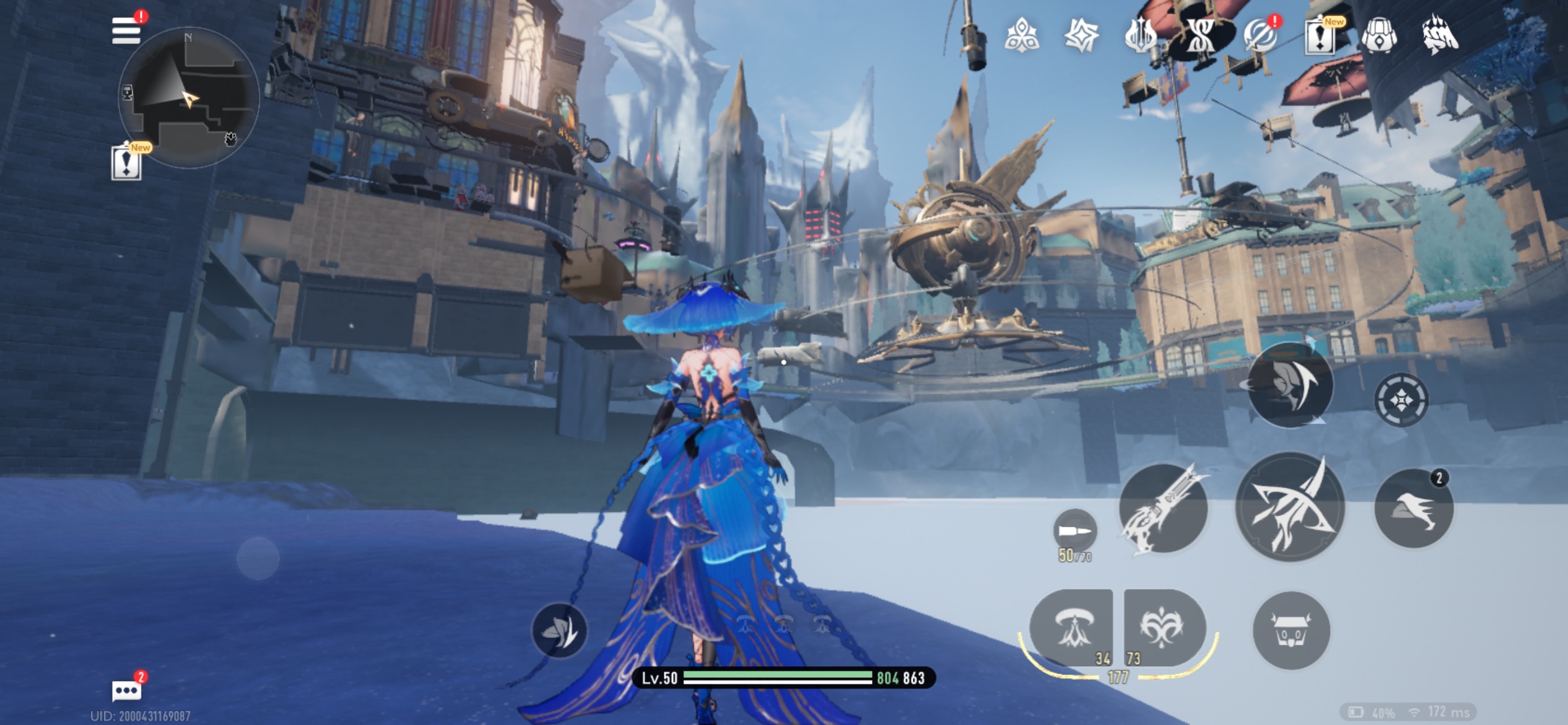Image resolution: width=1568 pixels, height=725 pixels.
Task: Select the trident crest icon in top bar
Action: coord(1140,35)
